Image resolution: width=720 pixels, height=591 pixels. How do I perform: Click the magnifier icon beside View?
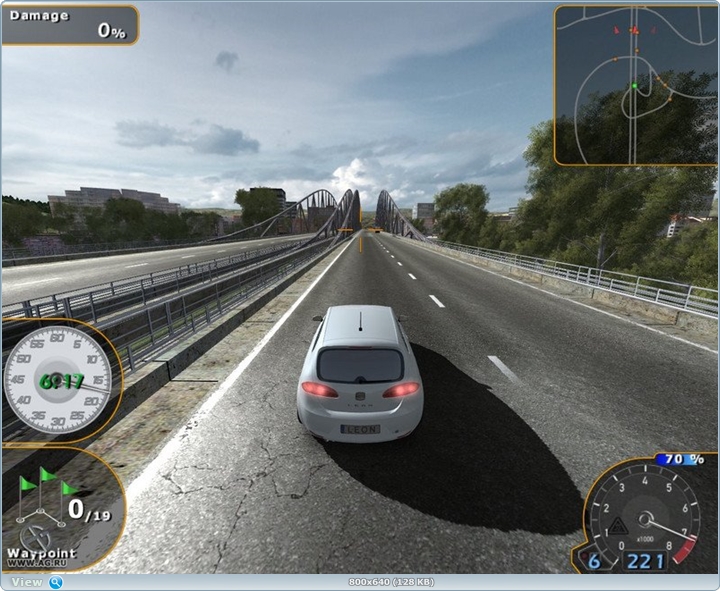(x=56, y=582)
